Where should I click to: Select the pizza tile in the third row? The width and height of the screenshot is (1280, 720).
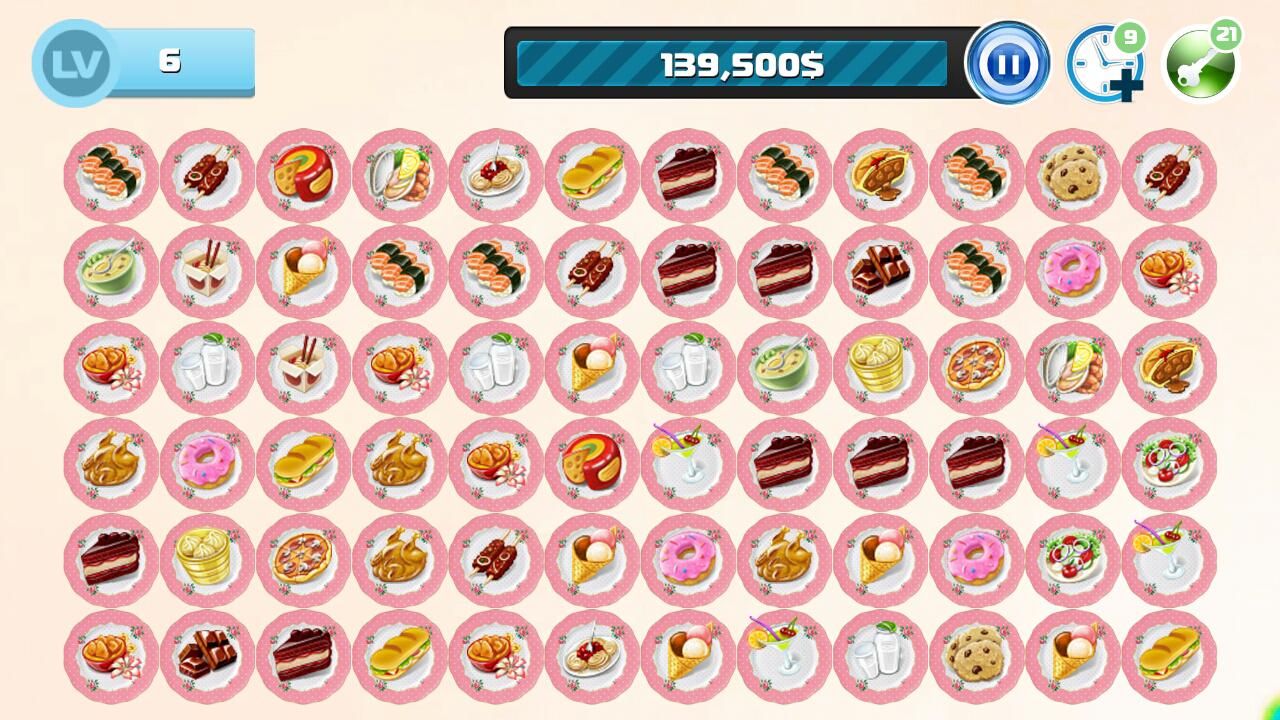(975, 368)
